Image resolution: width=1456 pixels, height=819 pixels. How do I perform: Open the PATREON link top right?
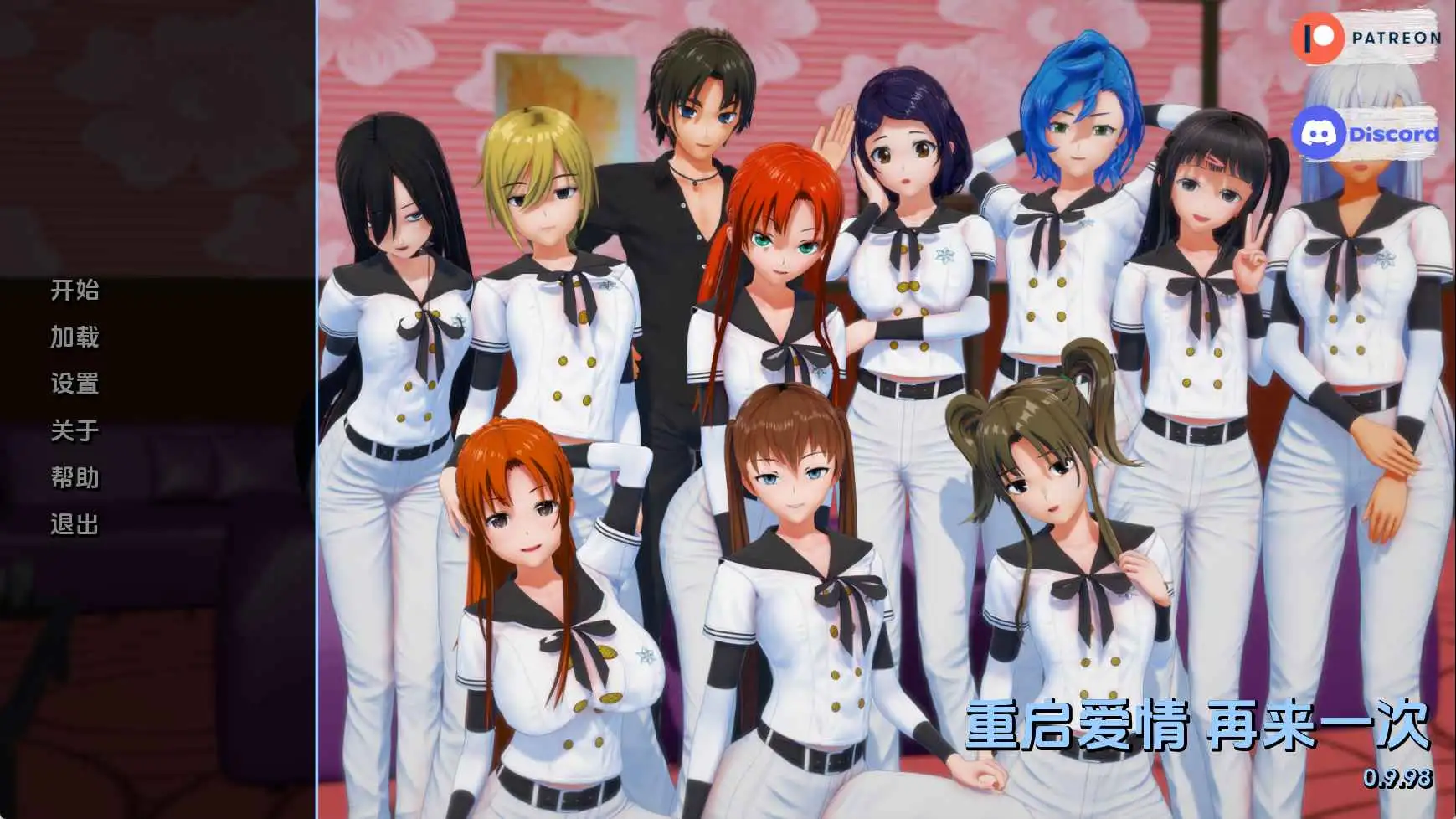point(1390,37)
